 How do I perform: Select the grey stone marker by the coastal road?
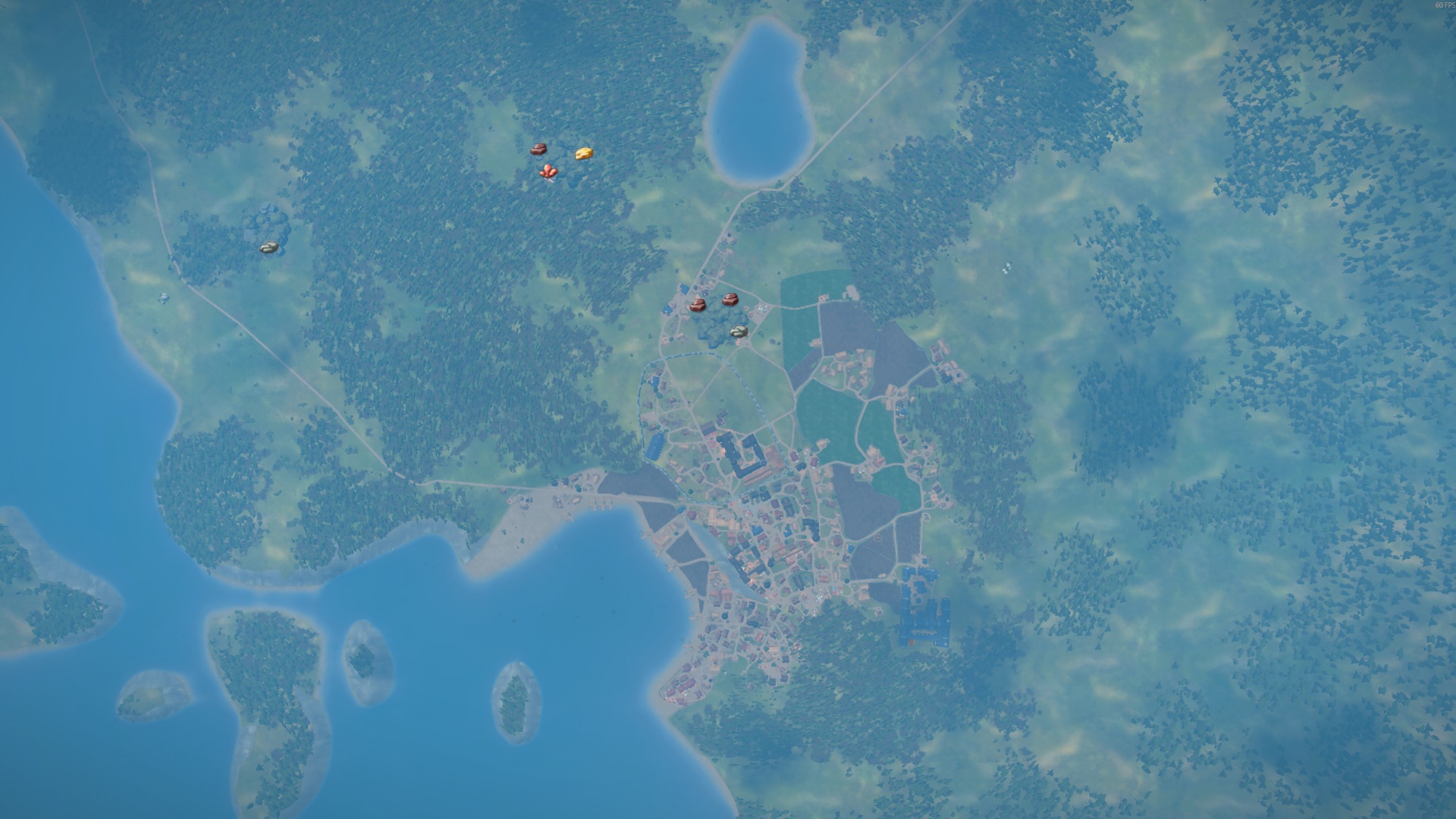pos(268,247)
